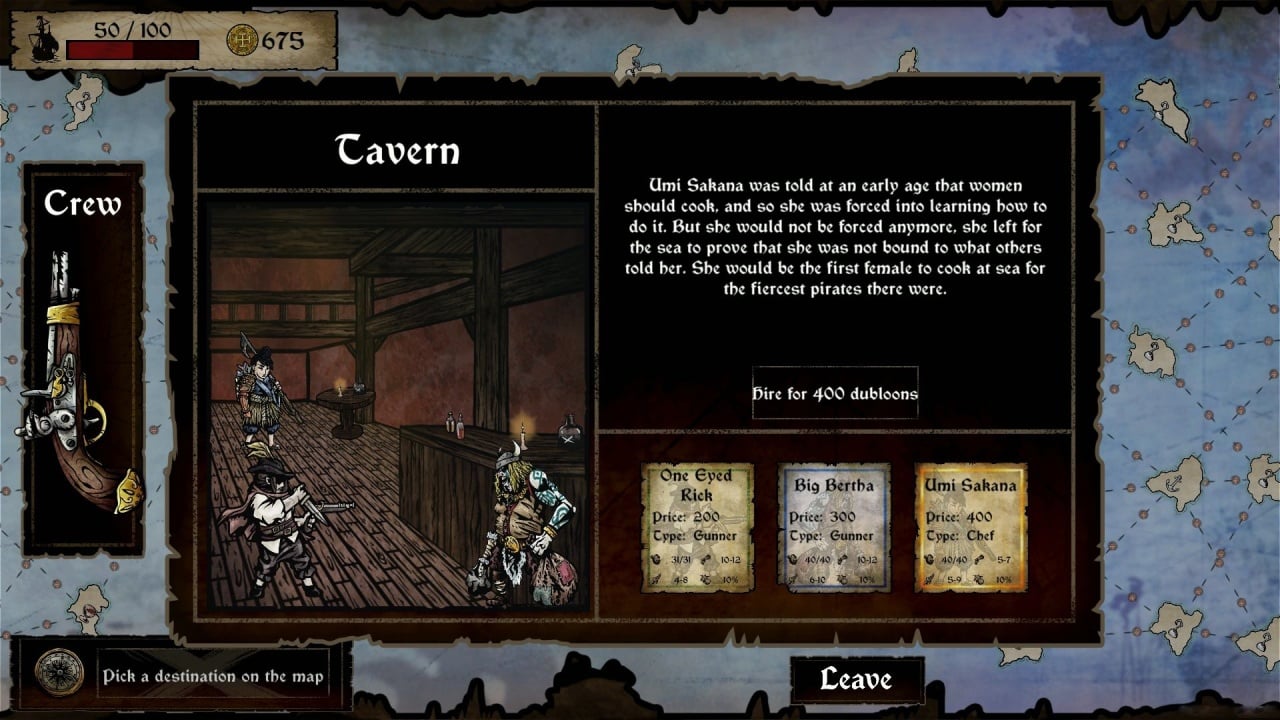Select the One Eyed Rick crew card

coord(696,527)
